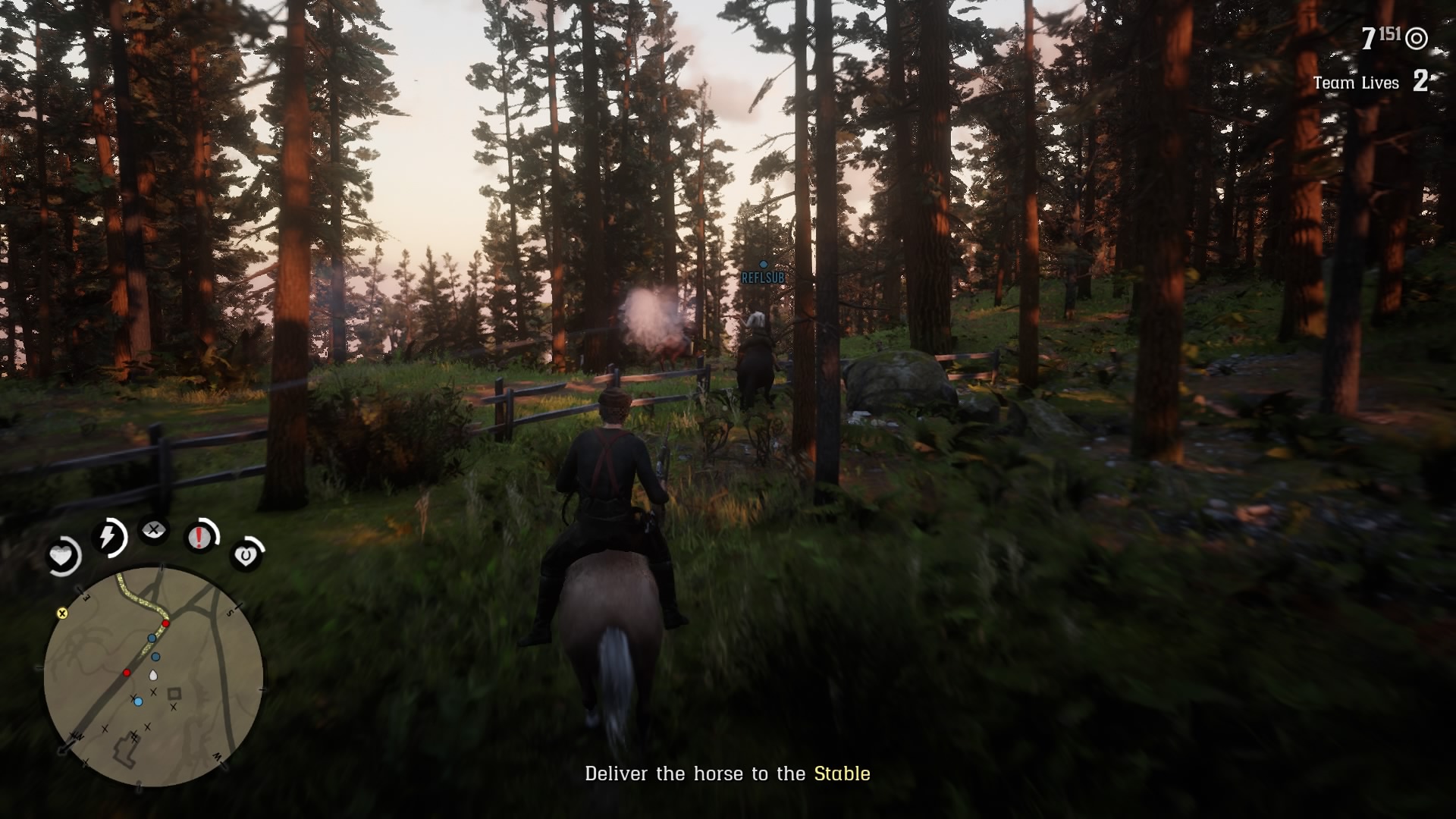This screenshot has width=1456, height=819.
Task: Select the white stable waypoint marker on minimap
Action: (153, 674)
